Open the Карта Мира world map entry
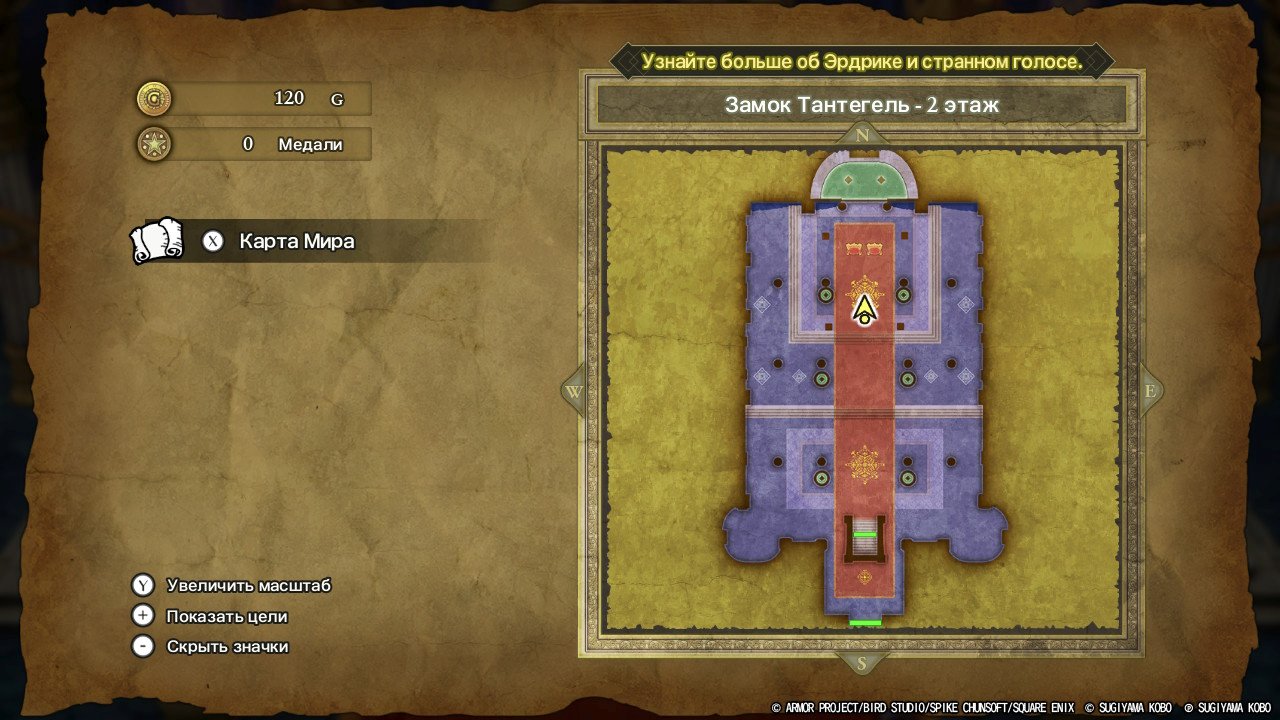 pyautogui.click(x=296, y=242)
